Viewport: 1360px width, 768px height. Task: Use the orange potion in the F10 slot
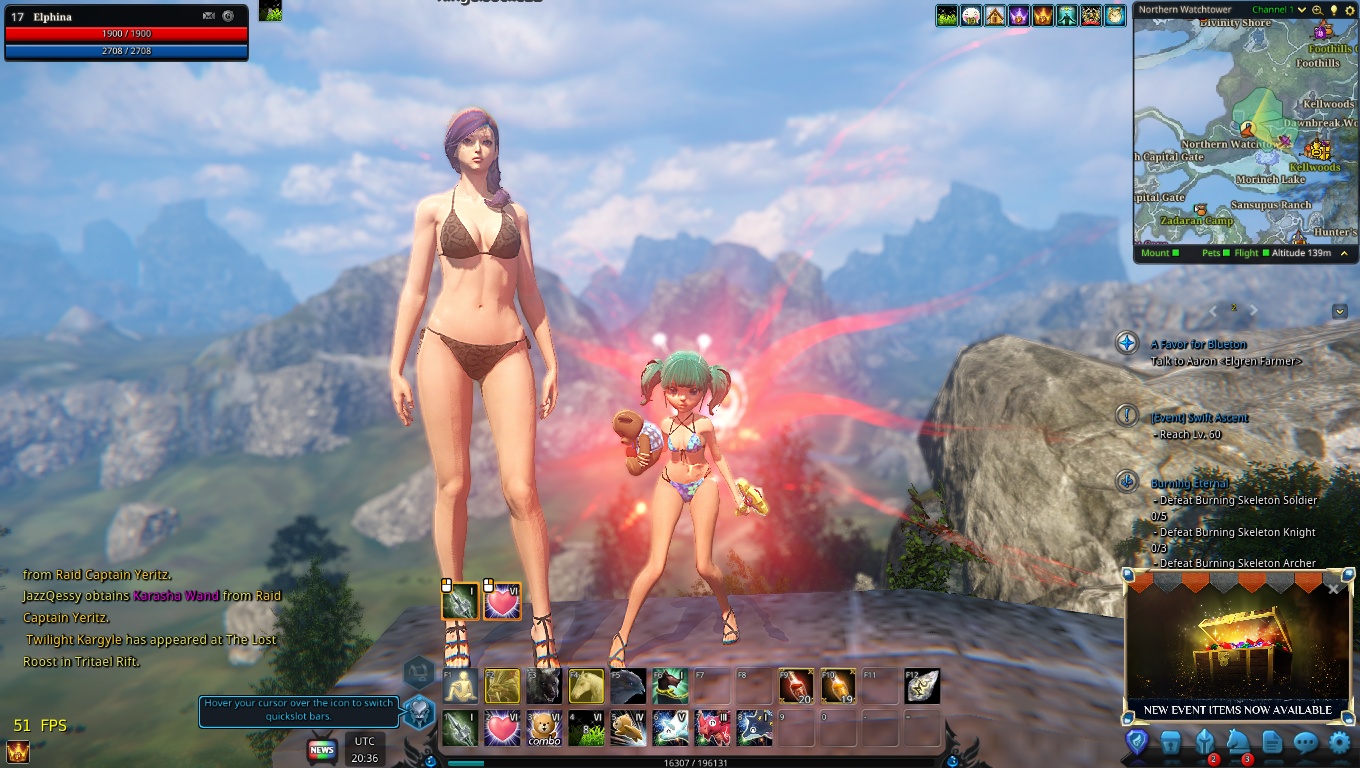[838, 686]
